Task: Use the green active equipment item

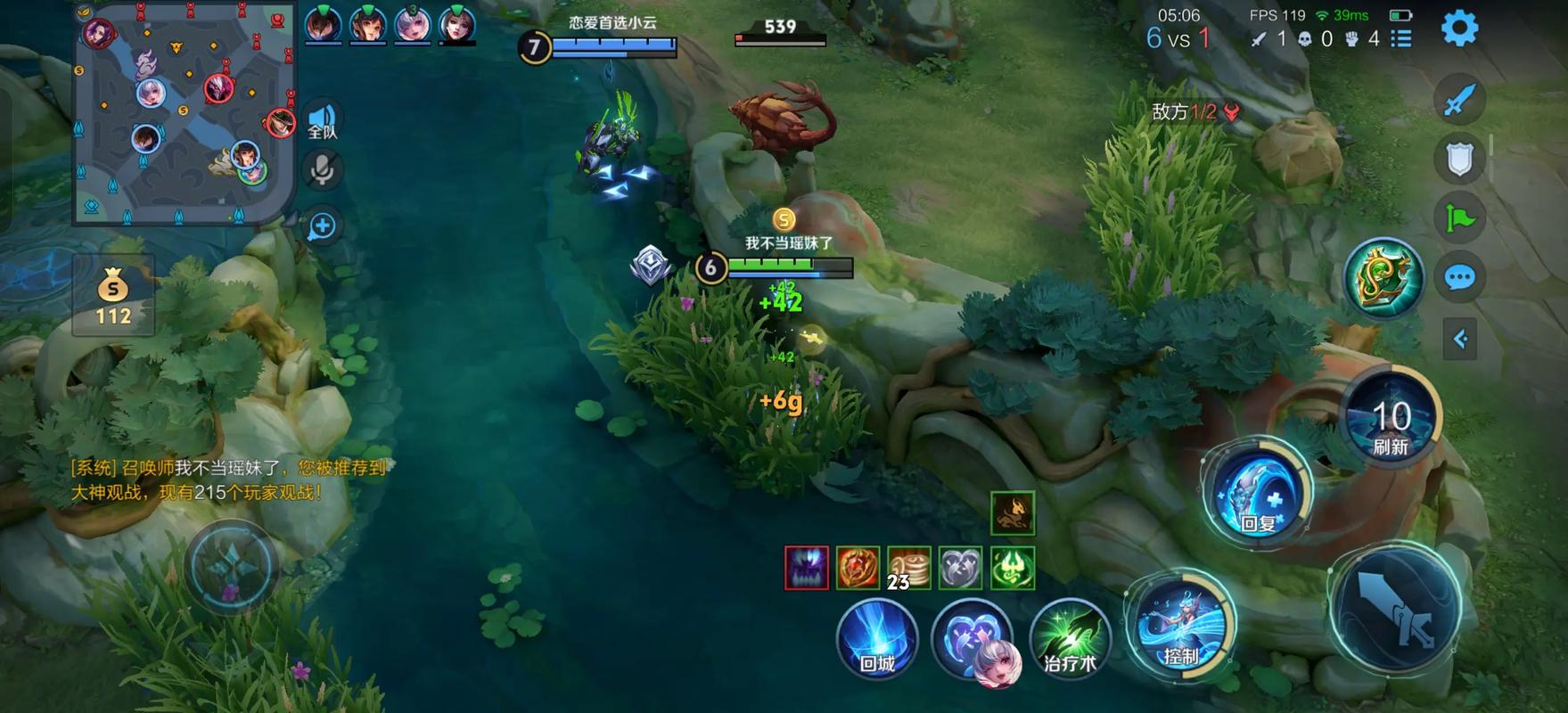Action: [1383, 277]
